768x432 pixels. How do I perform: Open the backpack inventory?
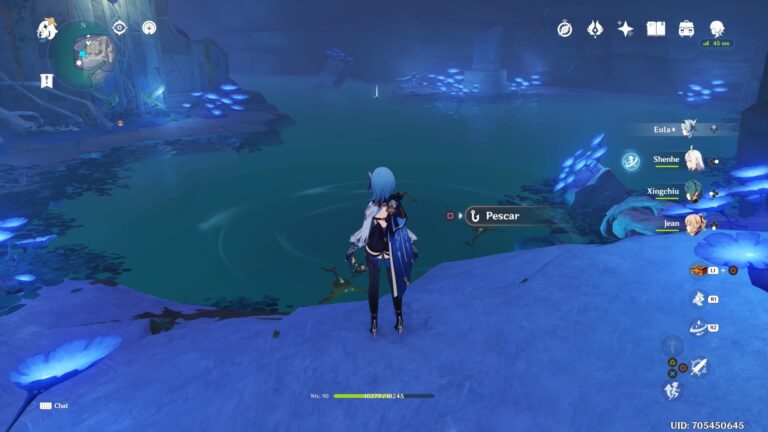click(687, 29)
